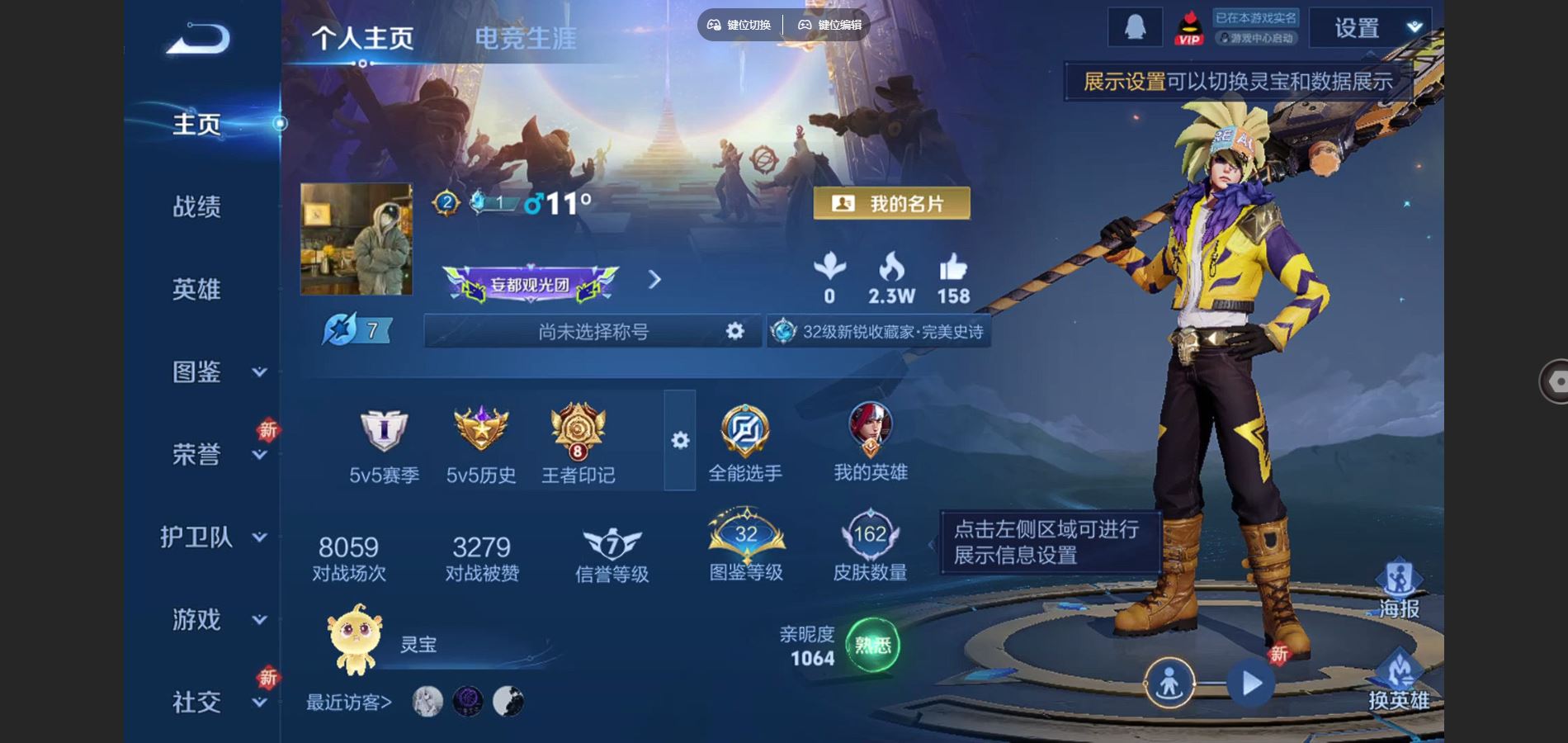Switch to the 电竞生涯 tab
The width and height of the screenshot is (1568, 743).
[525, 38]
